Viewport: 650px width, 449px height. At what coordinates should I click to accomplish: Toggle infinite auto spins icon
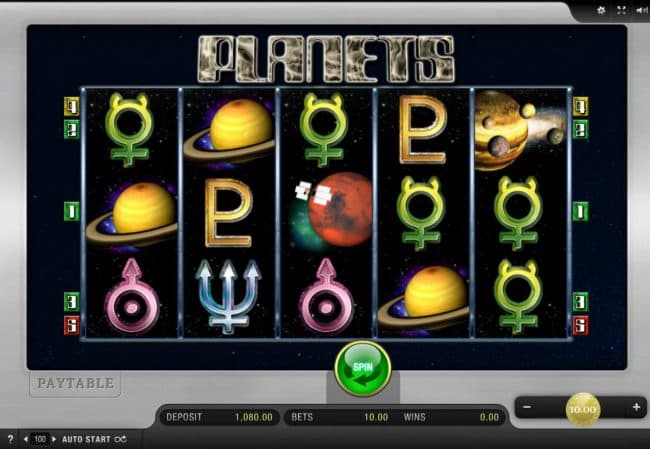(121, 439)
